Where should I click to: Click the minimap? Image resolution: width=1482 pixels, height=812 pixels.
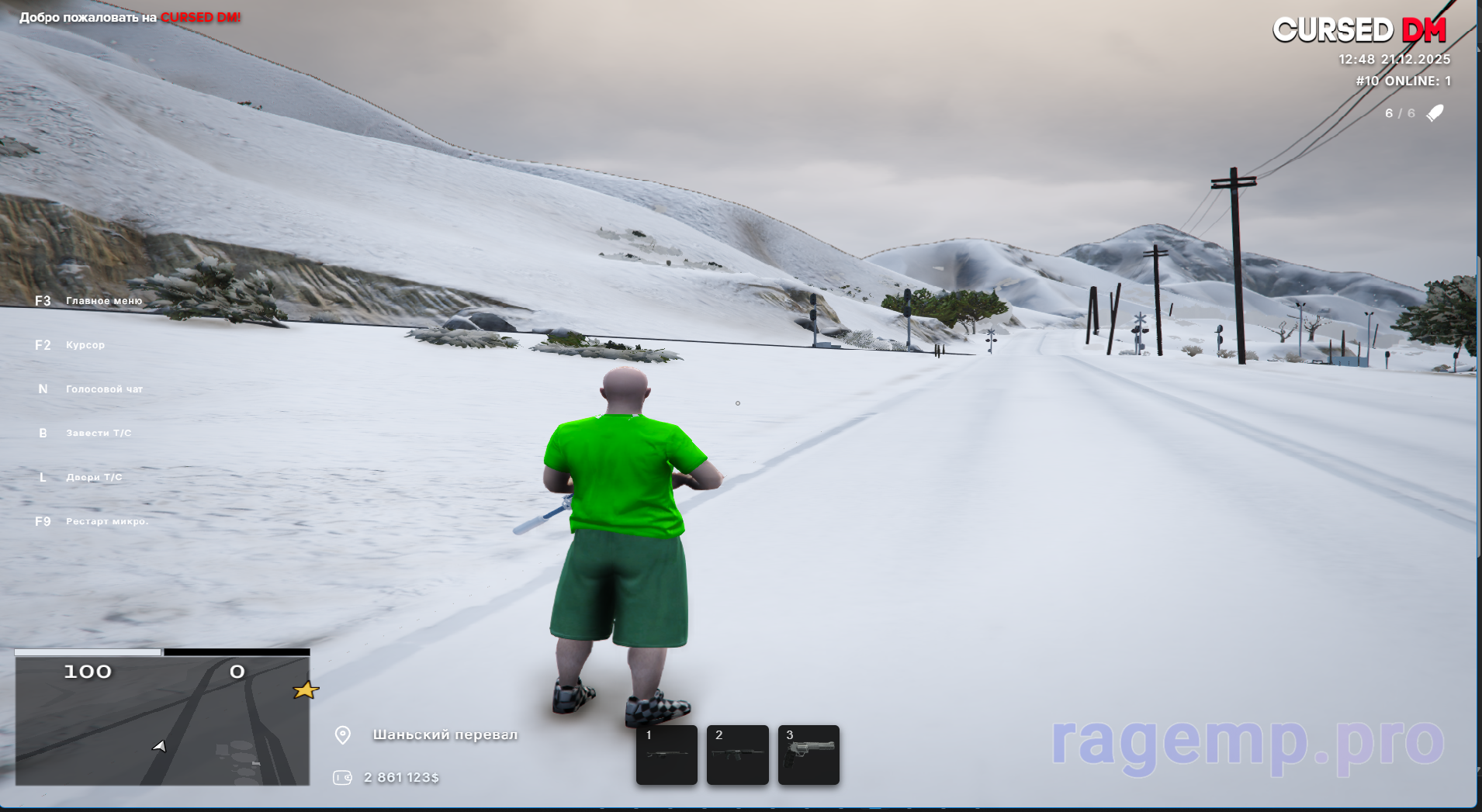tap(162, 721)
